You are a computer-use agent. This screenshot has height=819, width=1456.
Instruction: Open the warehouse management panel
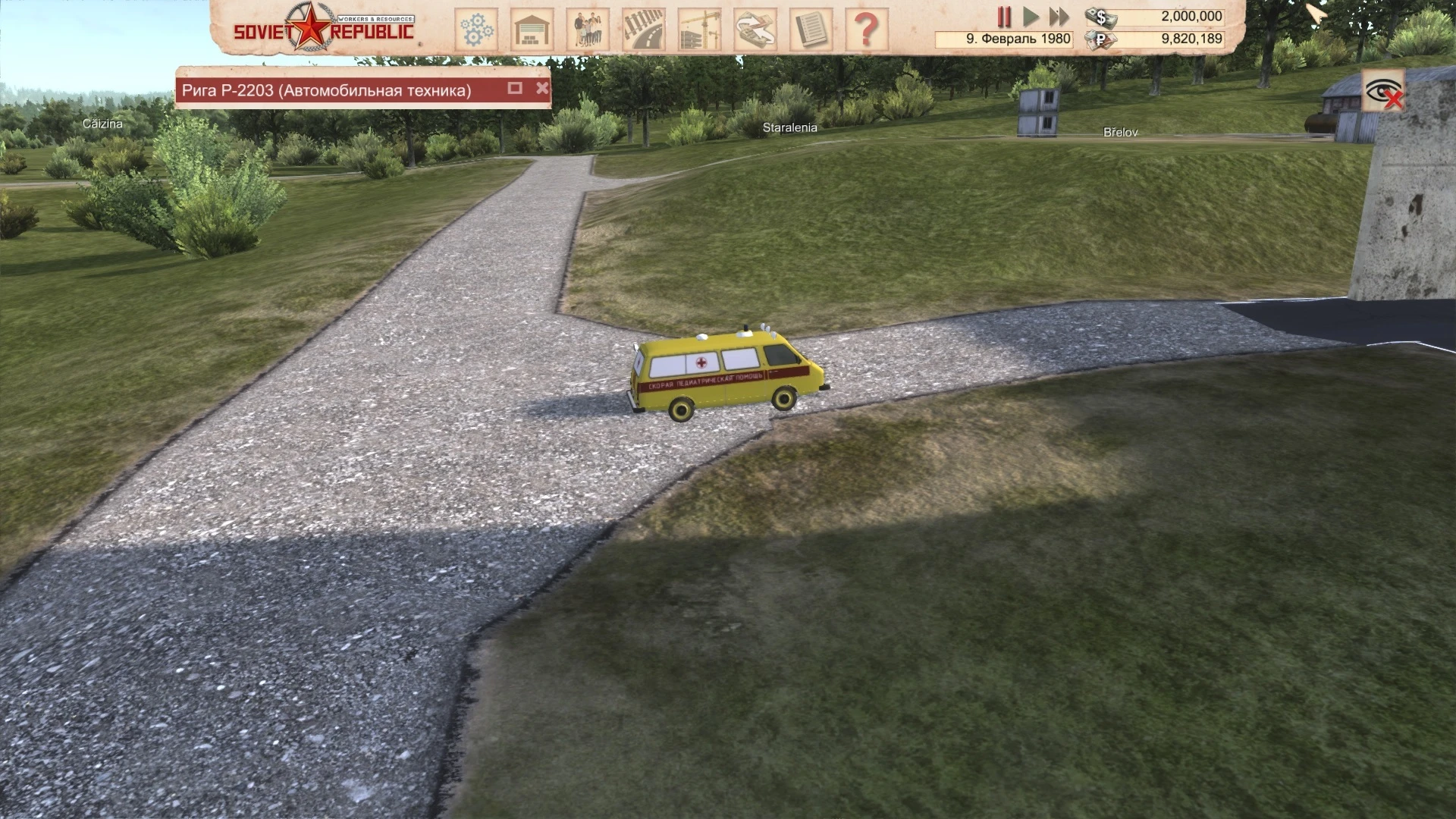point(531,25)
